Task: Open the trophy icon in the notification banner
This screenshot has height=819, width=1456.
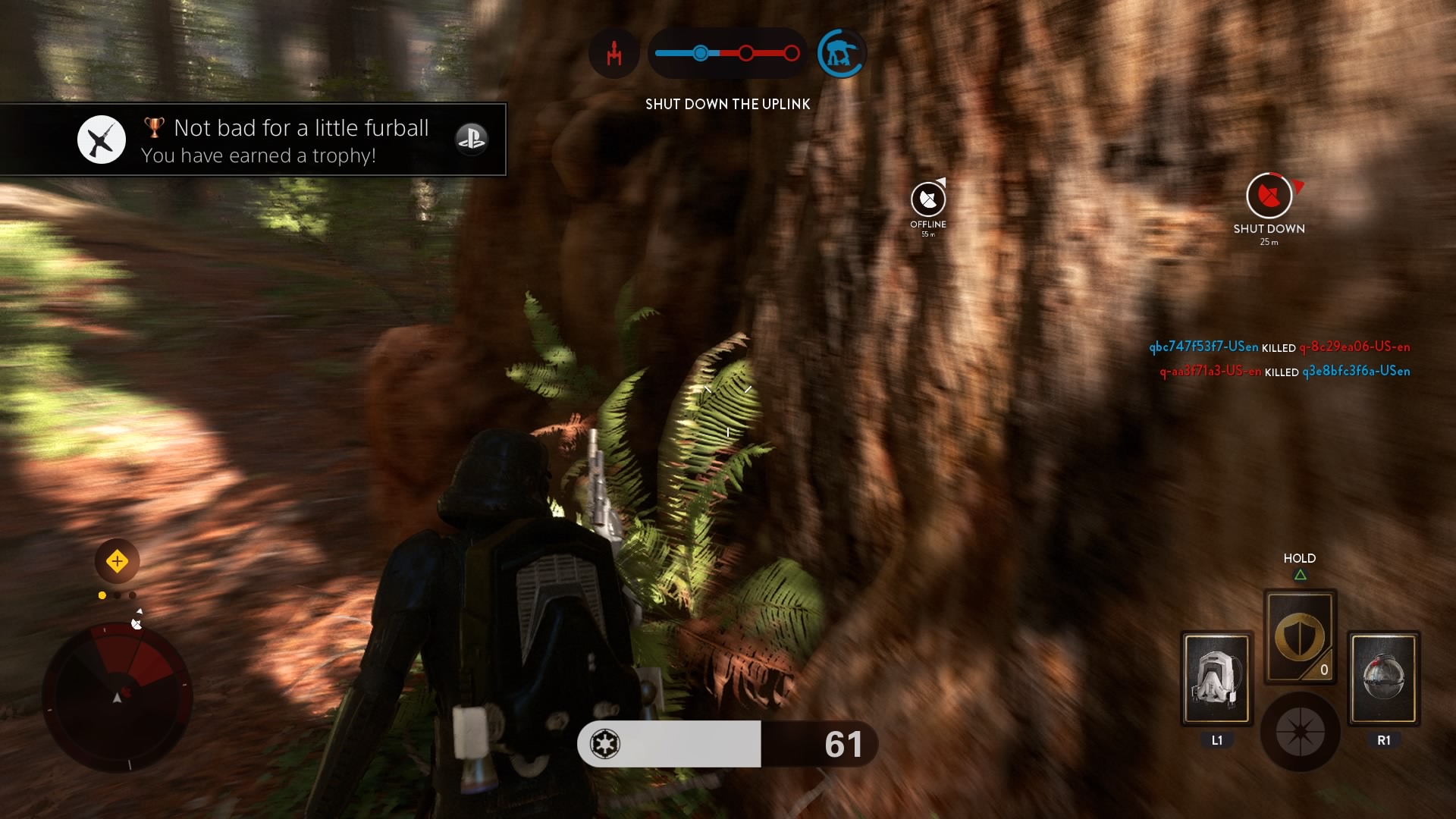Action: (154, 127)
